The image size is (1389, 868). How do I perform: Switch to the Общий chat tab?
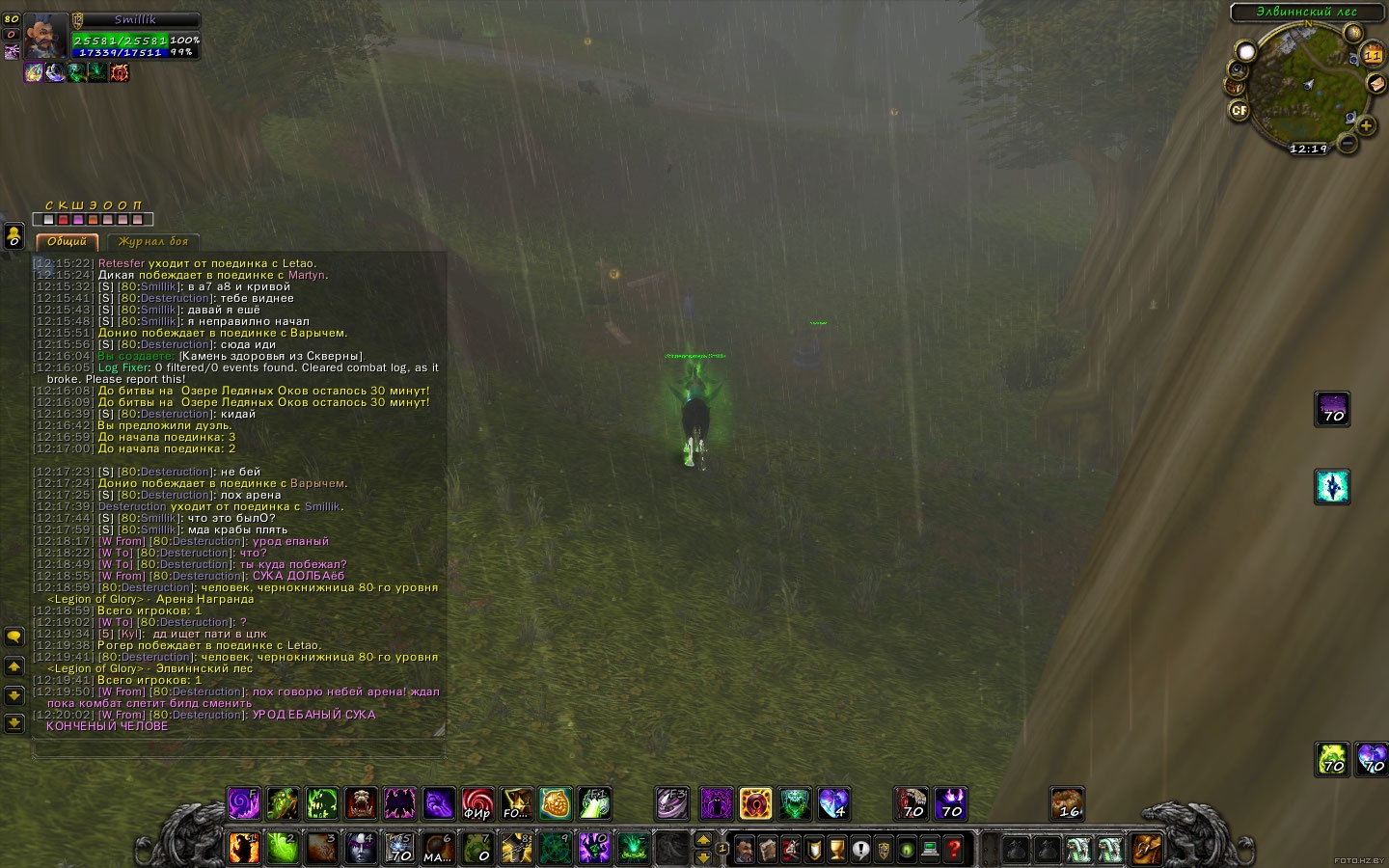tap(67, 241)
